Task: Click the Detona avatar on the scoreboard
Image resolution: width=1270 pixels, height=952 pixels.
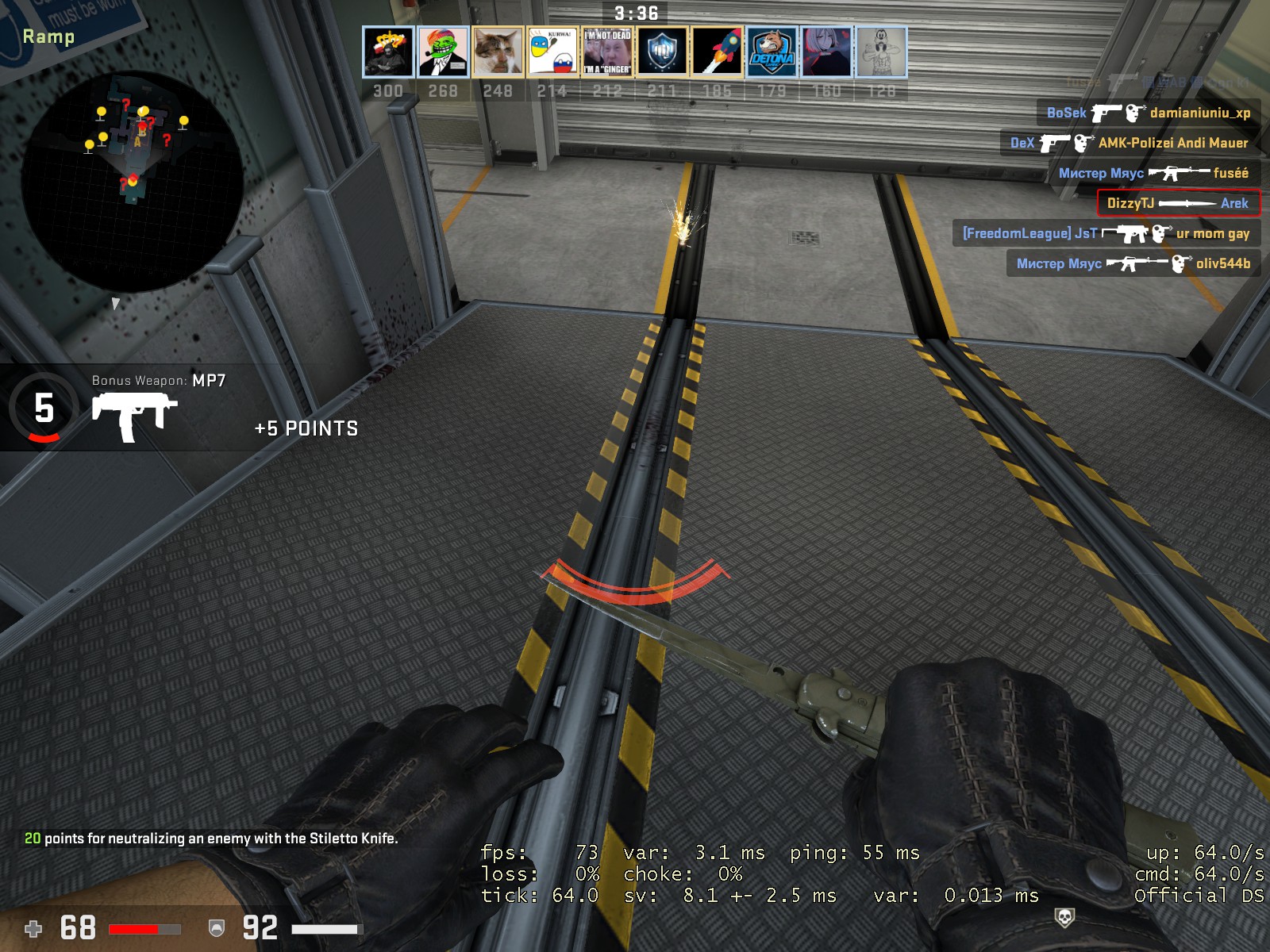Action: tap(772, 52)
